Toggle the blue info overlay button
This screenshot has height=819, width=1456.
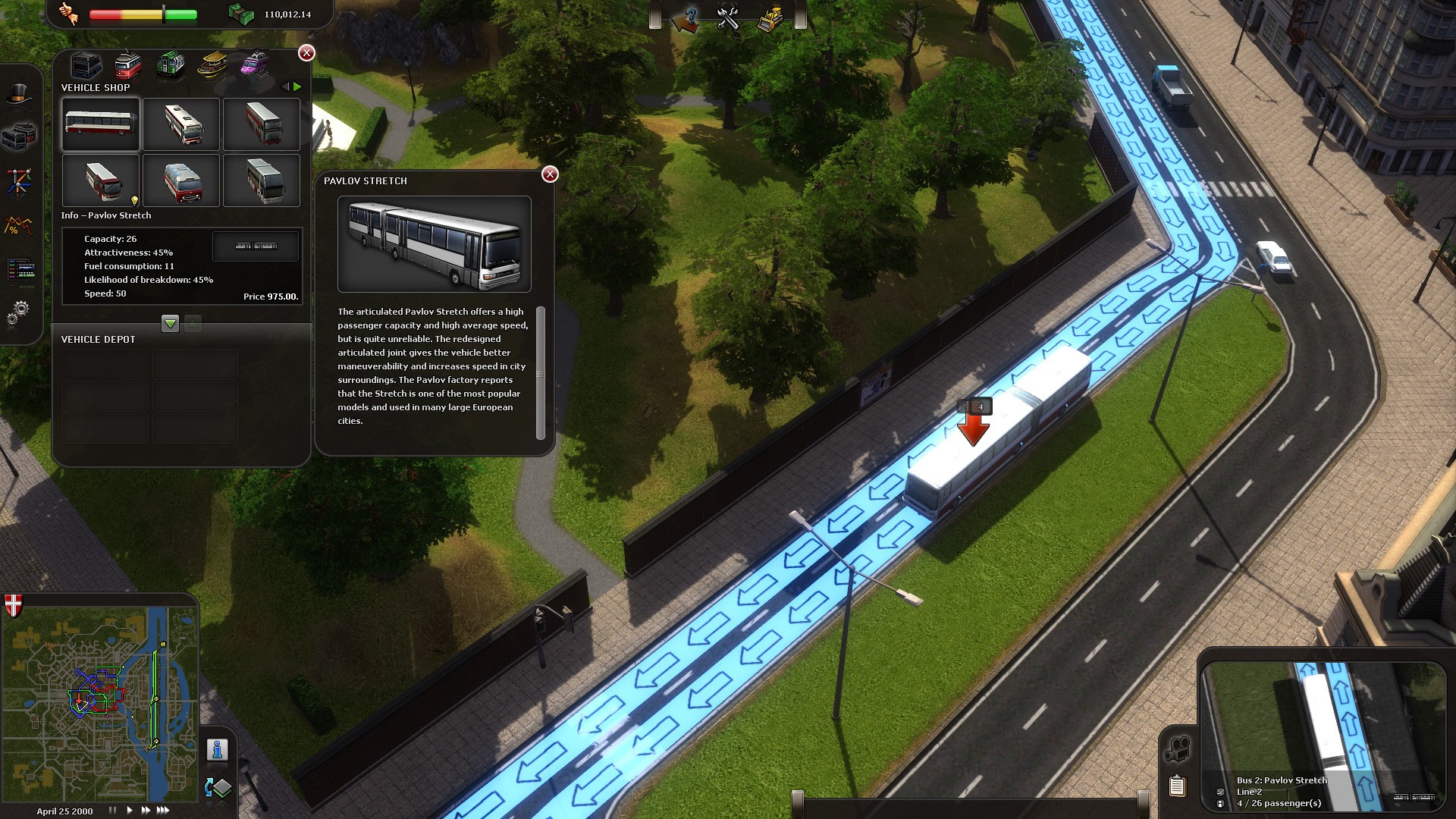pos(218,749)
